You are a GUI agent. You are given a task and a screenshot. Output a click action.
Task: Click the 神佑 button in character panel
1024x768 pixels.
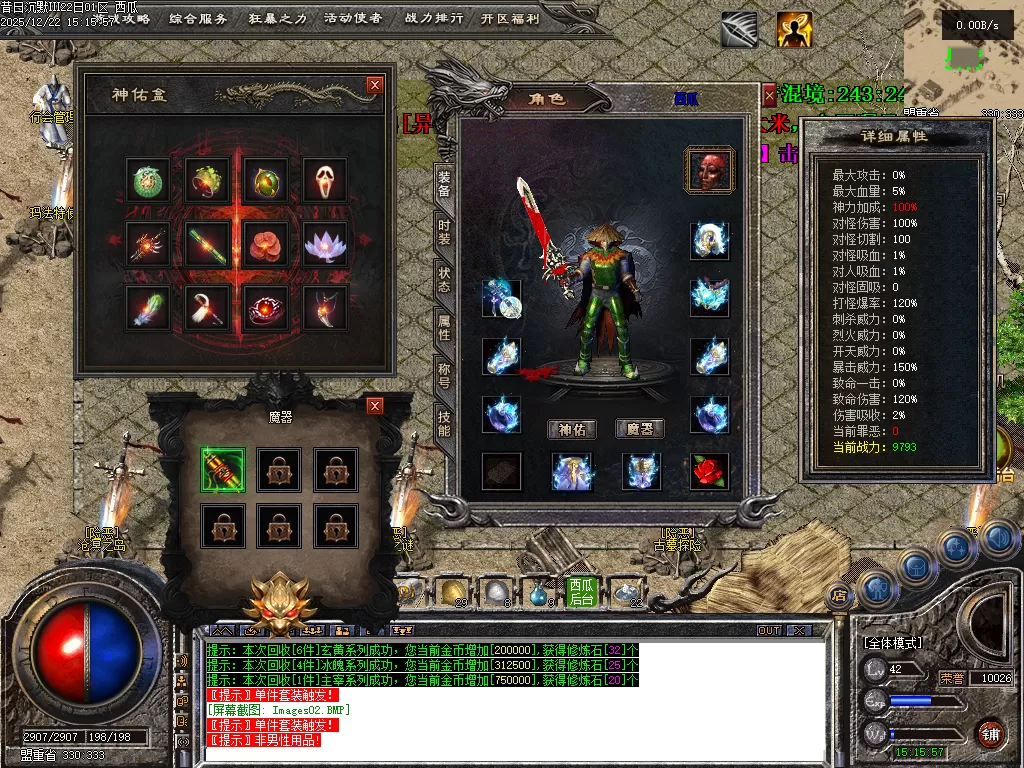point(572,429)
